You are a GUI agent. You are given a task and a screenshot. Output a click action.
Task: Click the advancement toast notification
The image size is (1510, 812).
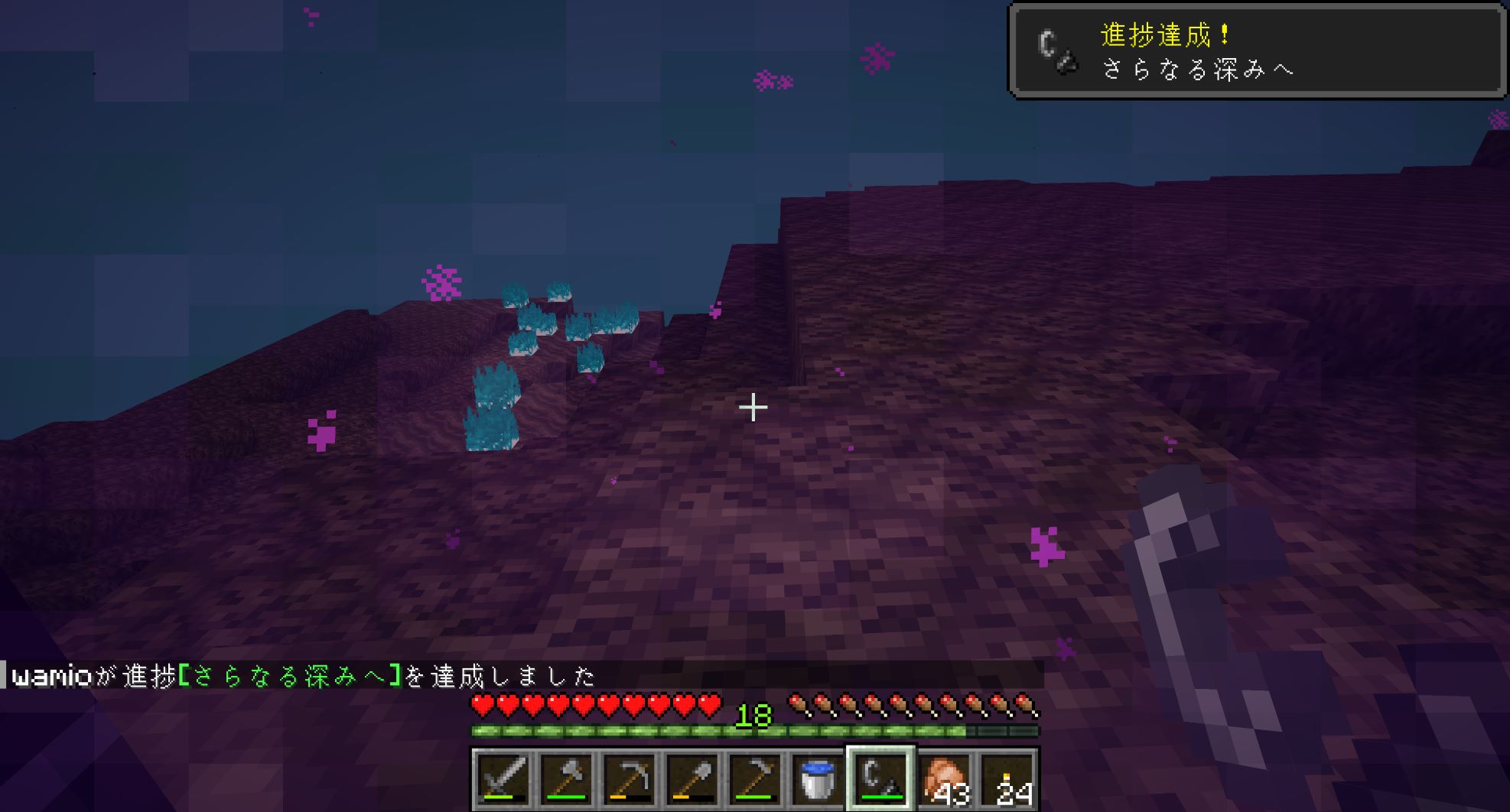(x=1257, y=51)
